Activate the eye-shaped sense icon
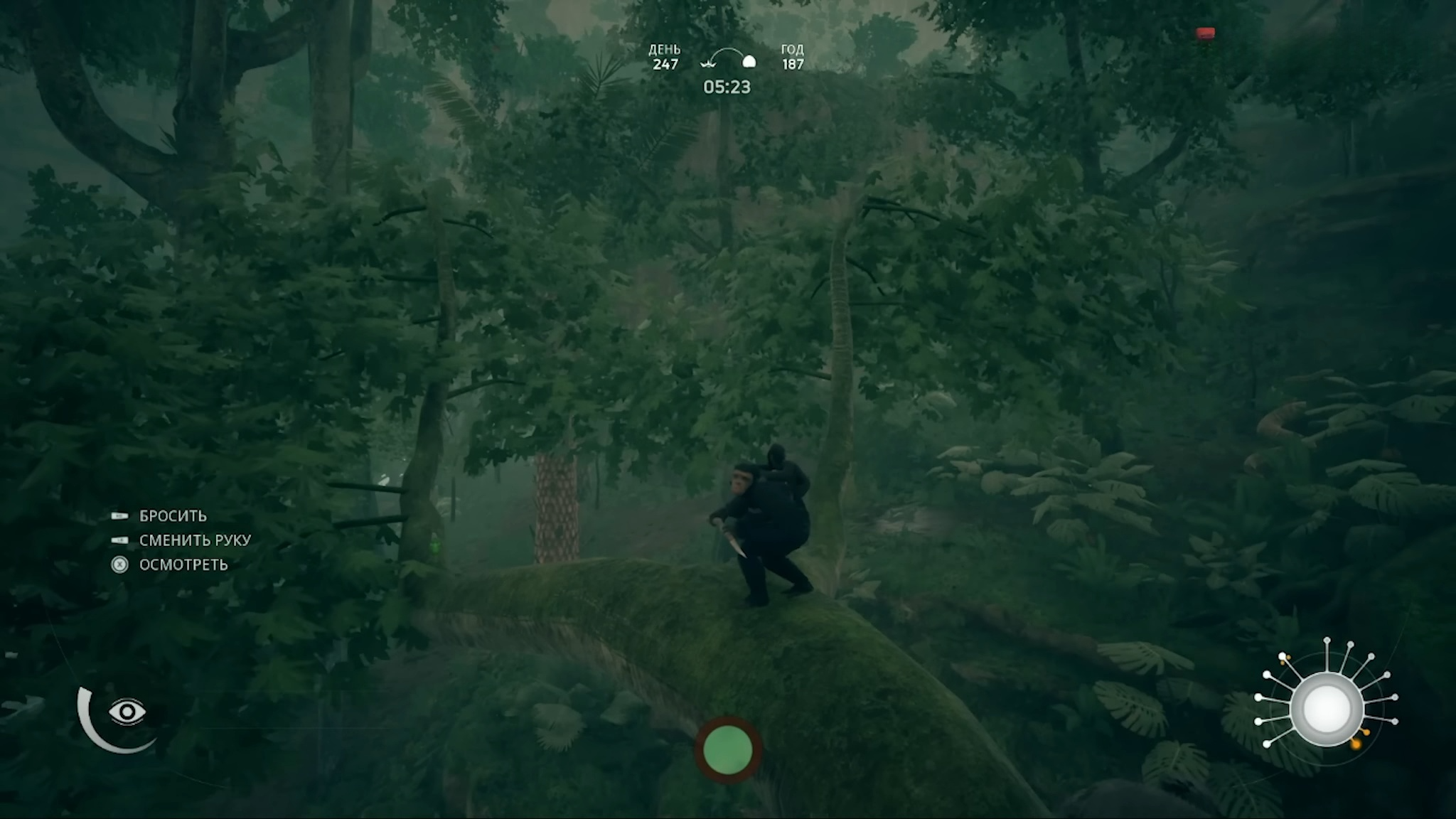The image size is (1456, 819). coord(127,712)
